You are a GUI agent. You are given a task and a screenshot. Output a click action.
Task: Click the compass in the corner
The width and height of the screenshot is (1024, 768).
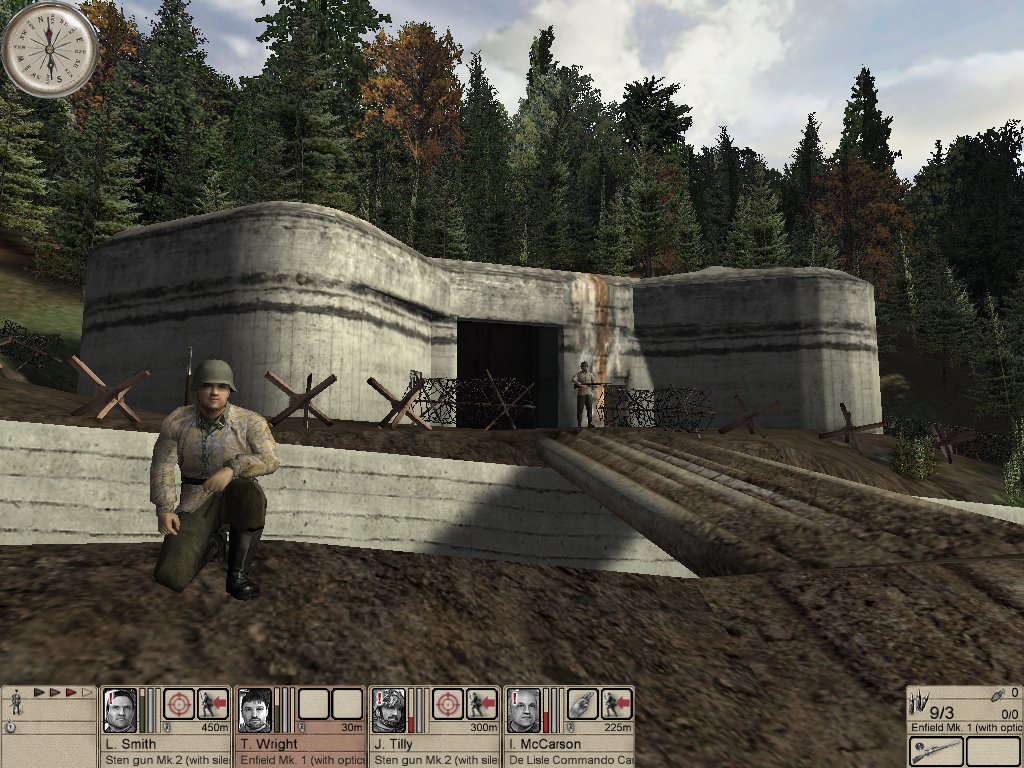coord(49,48)
